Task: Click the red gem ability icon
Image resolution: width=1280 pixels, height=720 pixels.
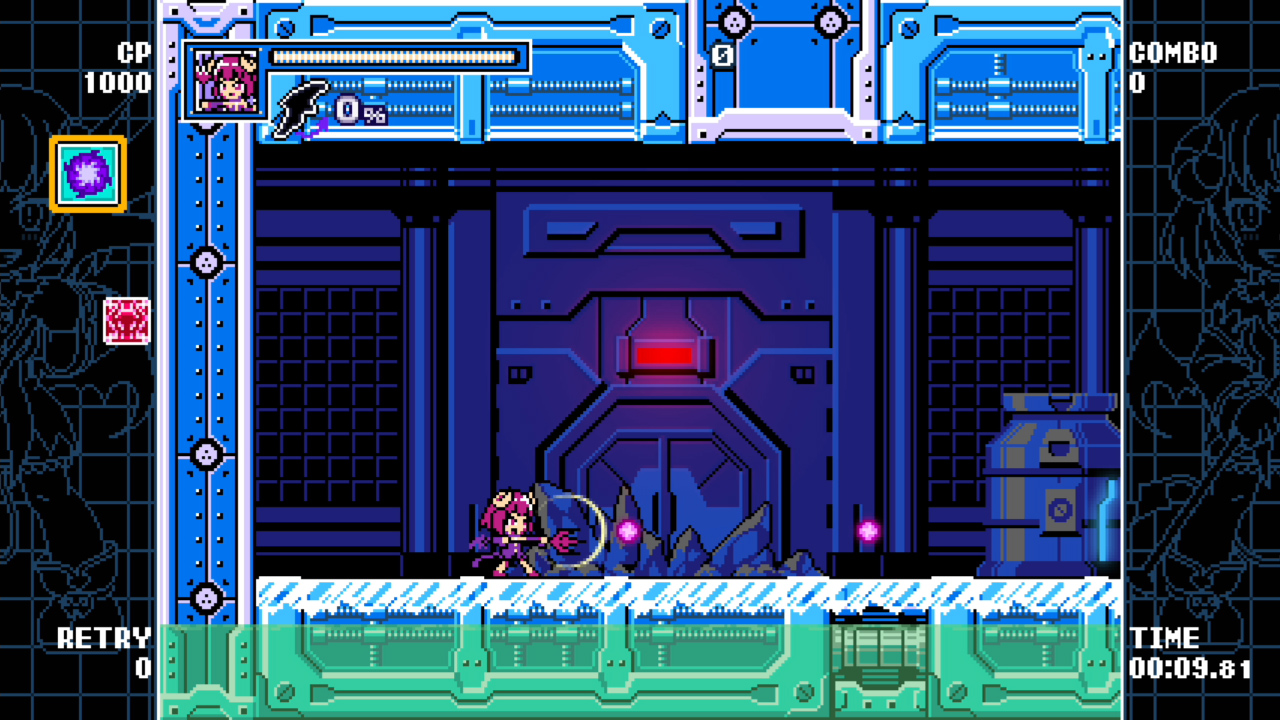Action: click(127, 322)
